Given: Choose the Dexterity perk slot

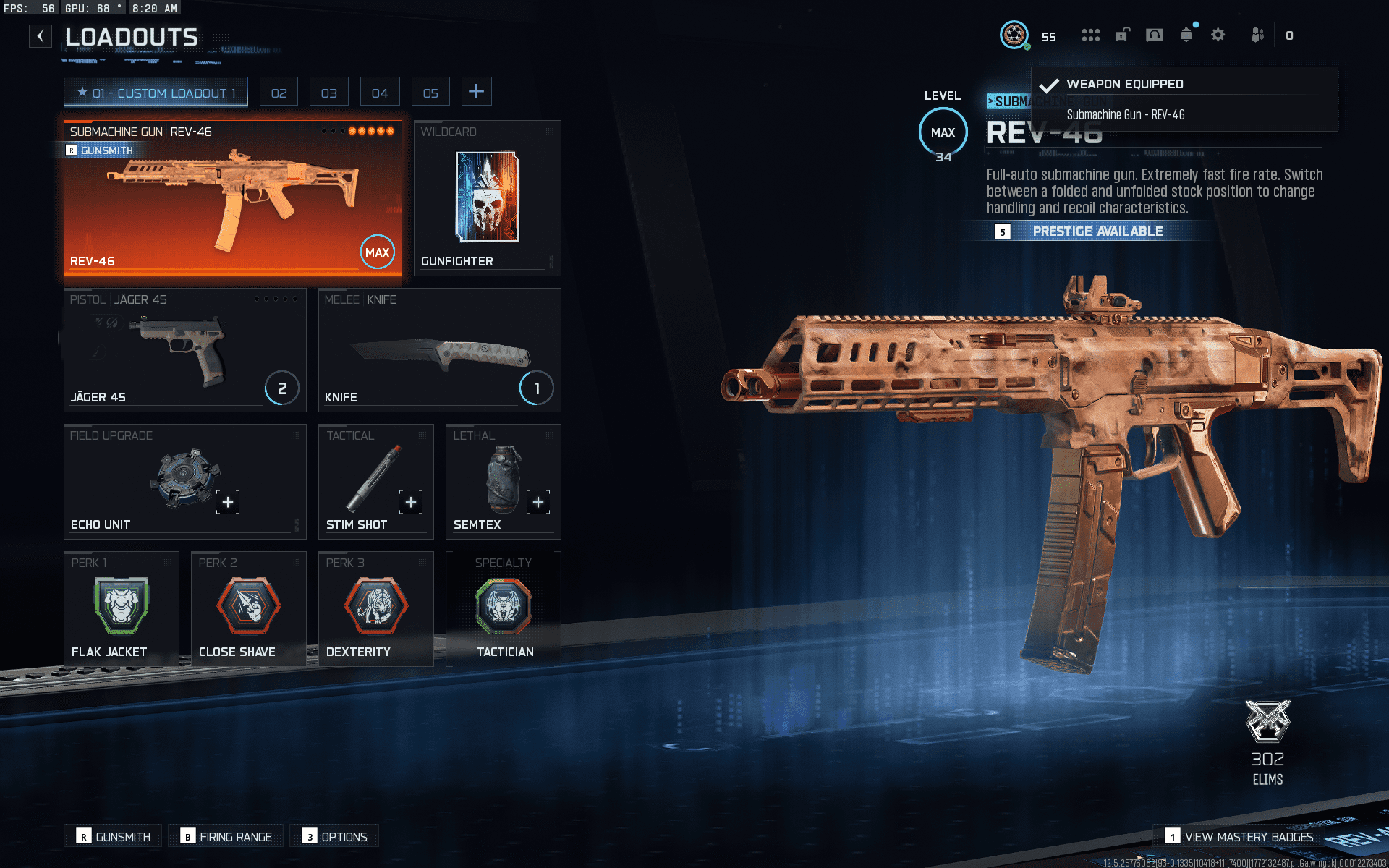Looking at the screenshot, I should [375, 609].
